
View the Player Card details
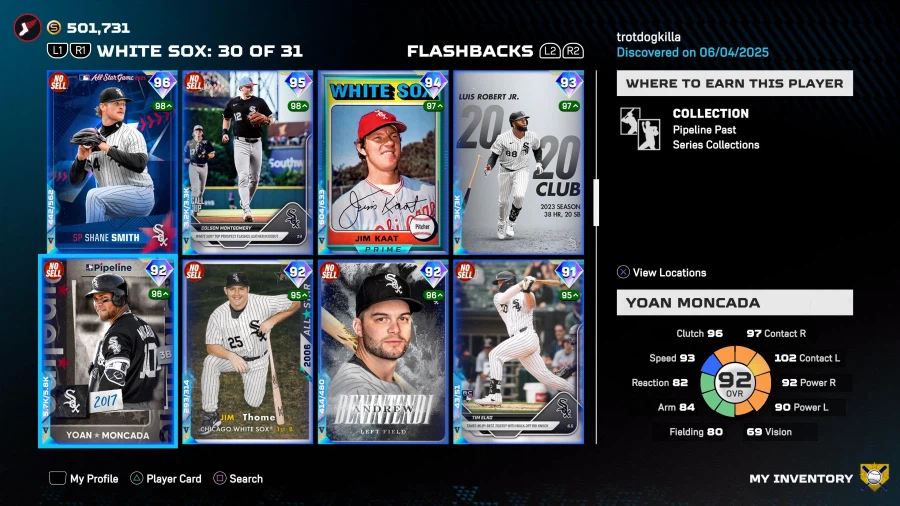(x=164, y=479)
